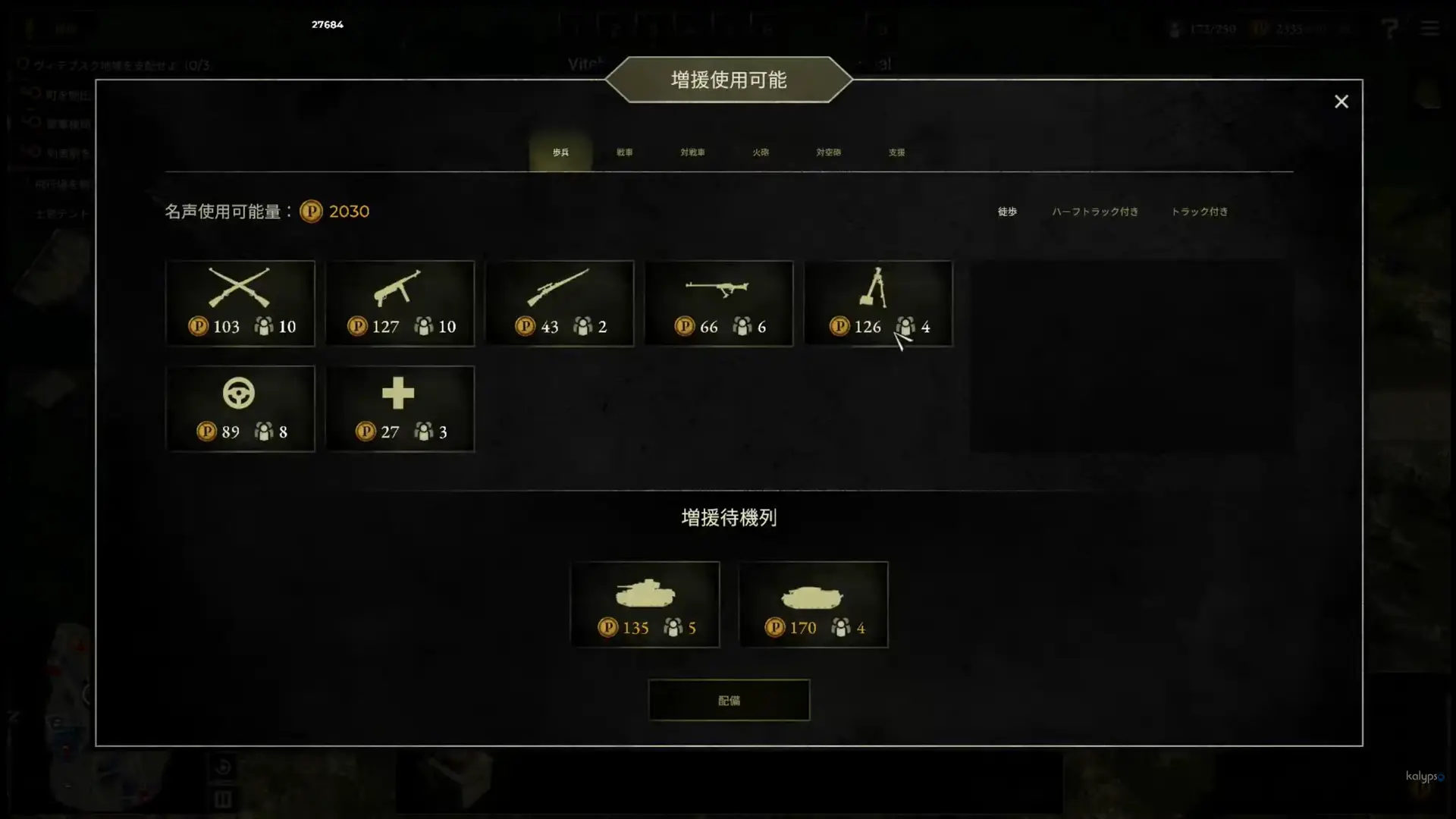Click the queued tank costing 135
This screenshot has width=1456, height=819.
click(645, 604)
